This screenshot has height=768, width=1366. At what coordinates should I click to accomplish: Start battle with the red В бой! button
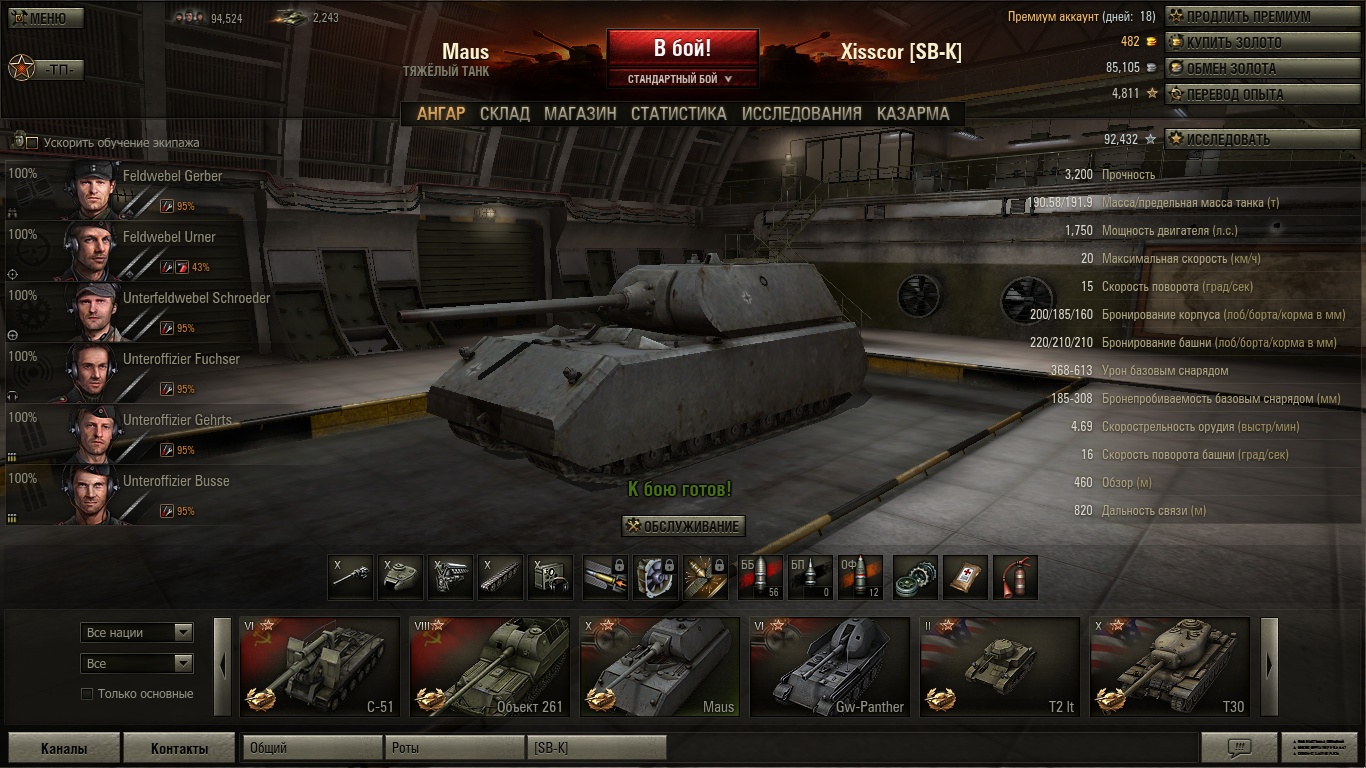682,48
